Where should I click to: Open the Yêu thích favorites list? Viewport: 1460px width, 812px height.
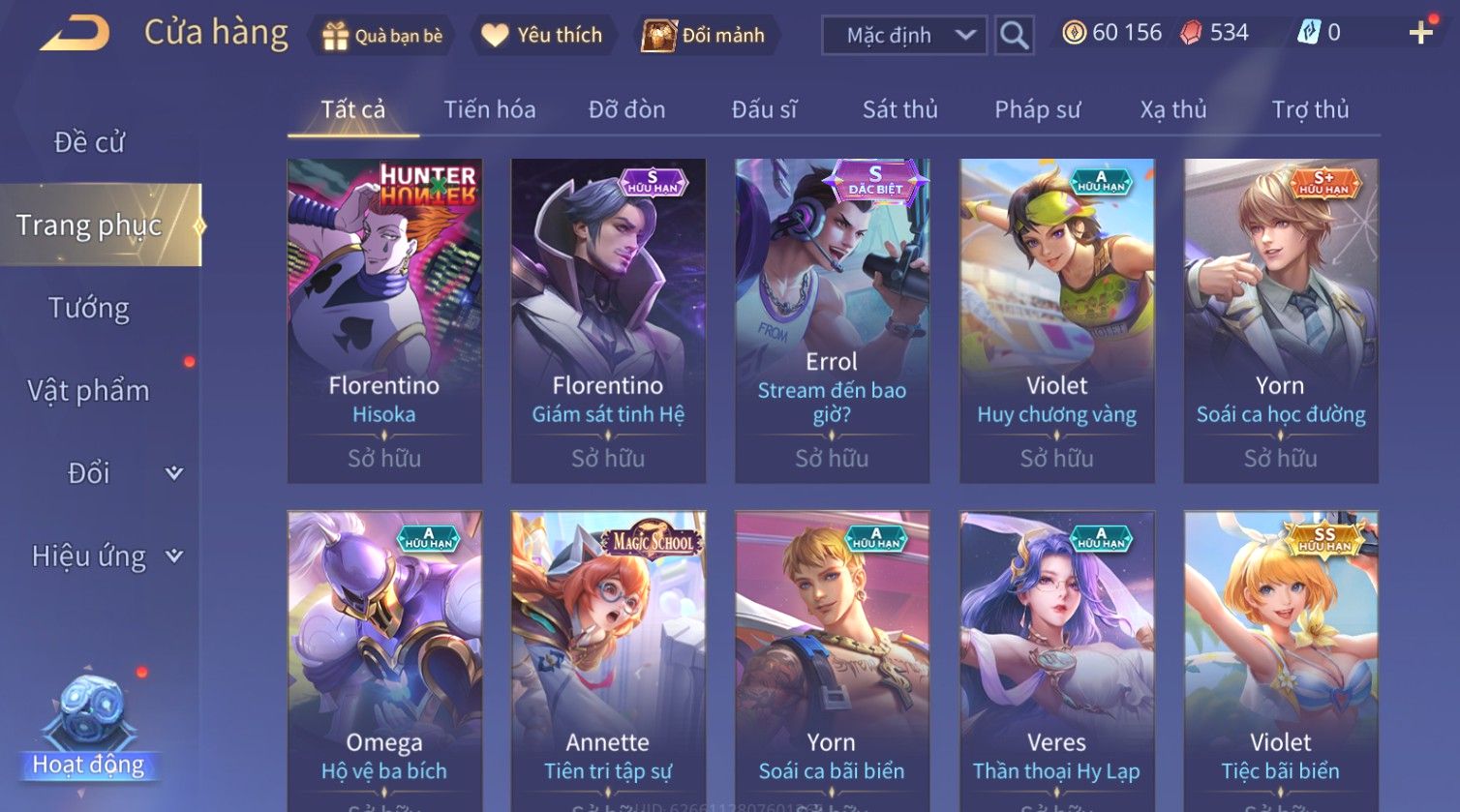[x=542, y=36]
